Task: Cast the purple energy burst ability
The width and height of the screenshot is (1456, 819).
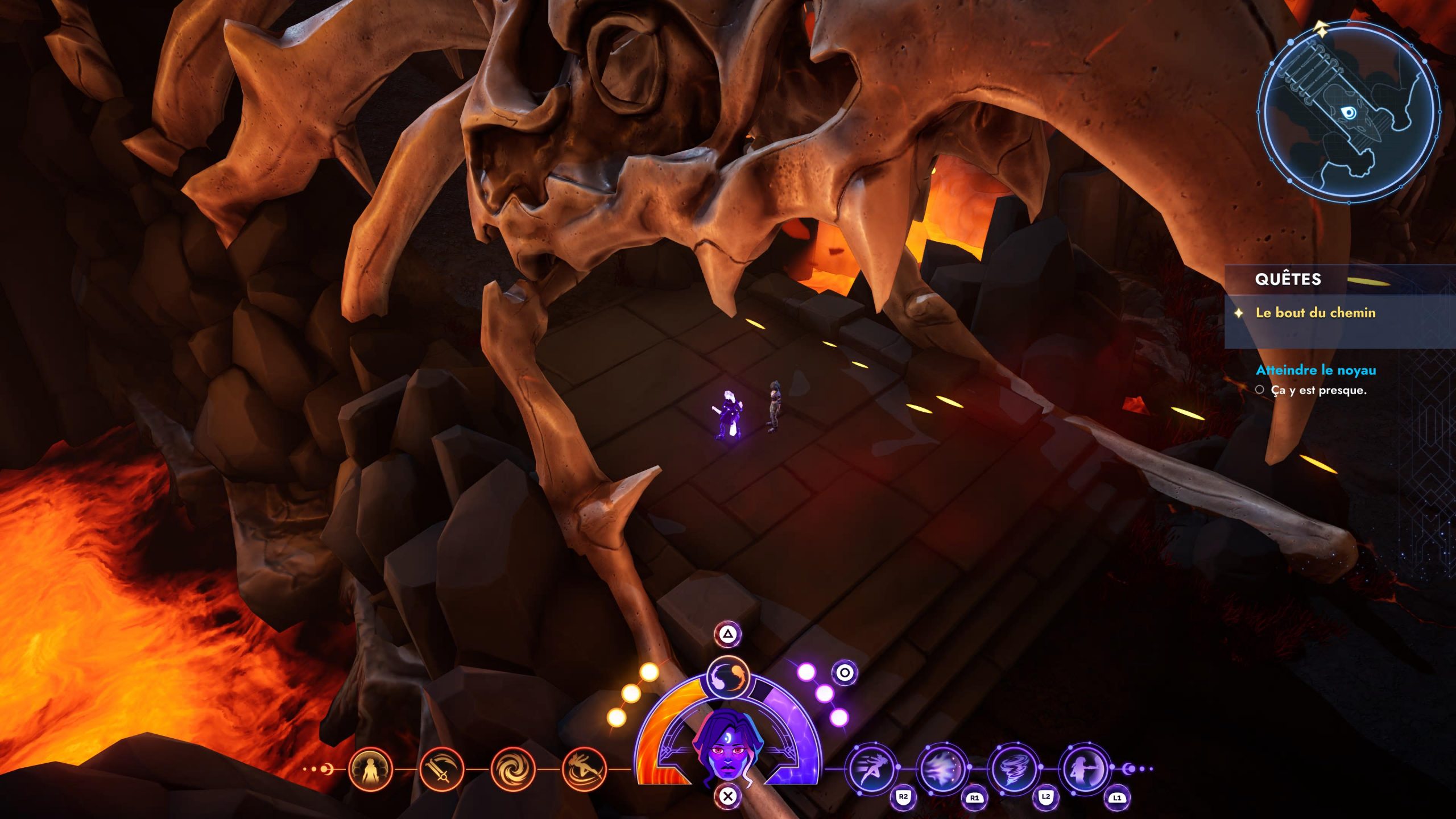Action: tap(942, 770)
